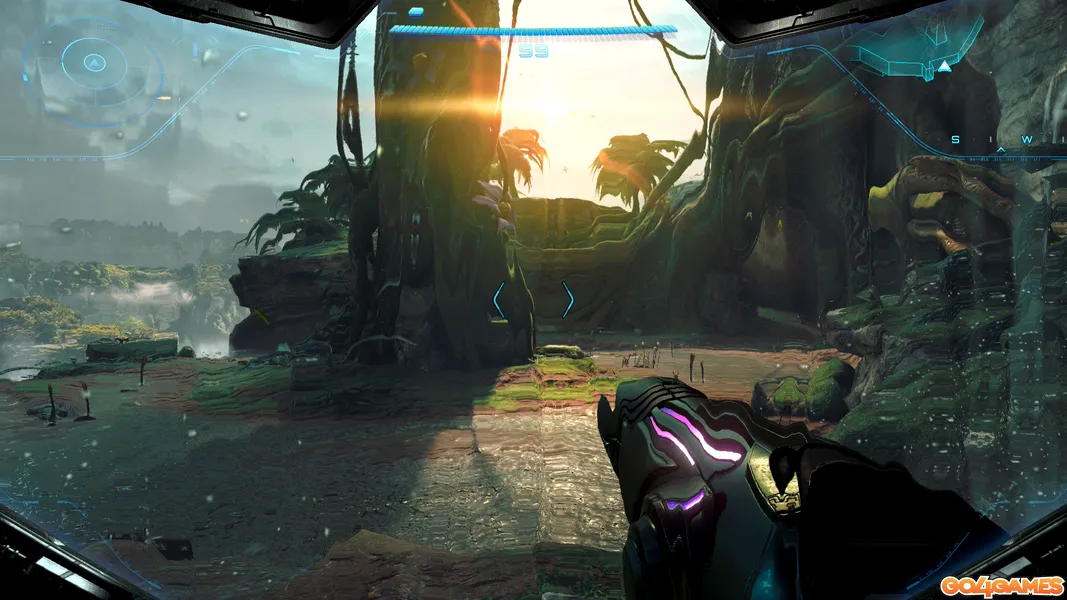Click the circular enemy radar
This screenshot has width=1067, height=600.
point(93,64)
